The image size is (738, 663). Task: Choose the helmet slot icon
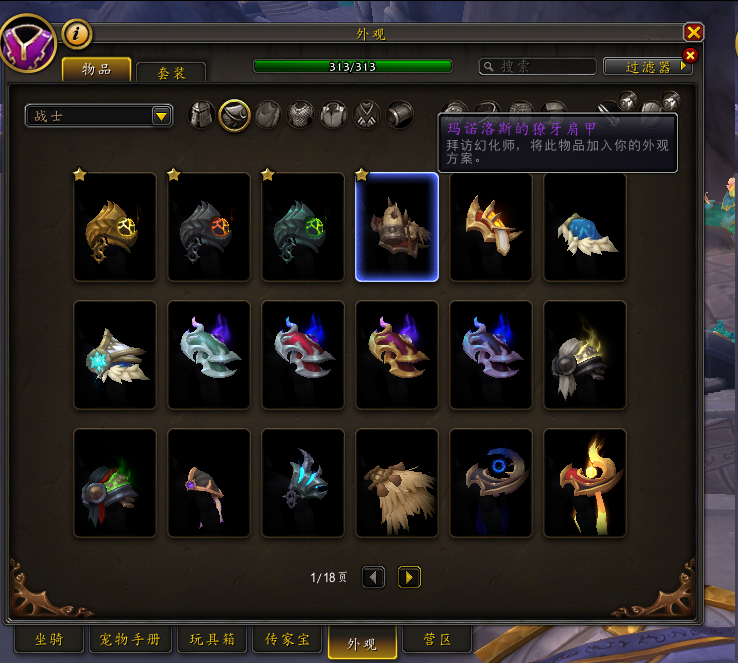(203, 115)
